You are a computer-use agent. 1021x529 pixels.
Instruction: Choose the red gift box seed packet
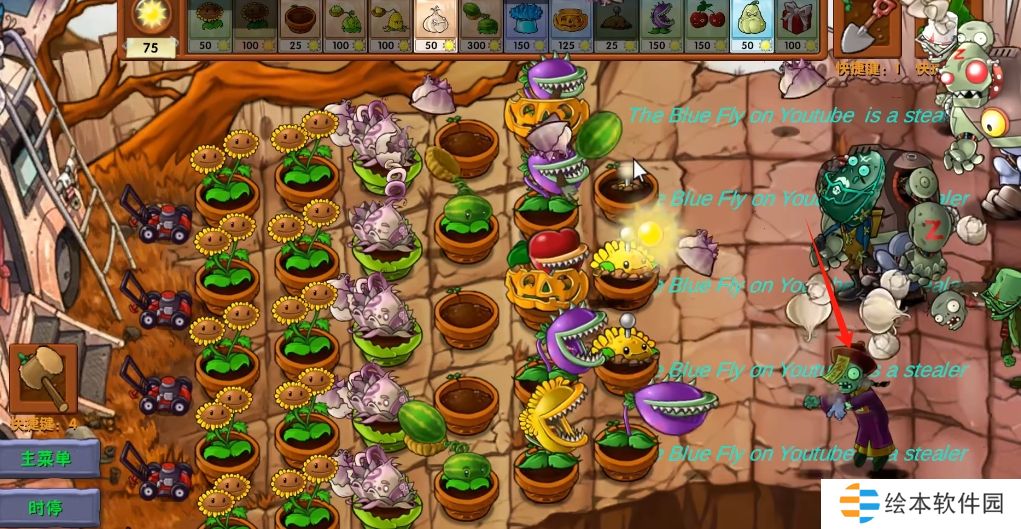point(793,26)
